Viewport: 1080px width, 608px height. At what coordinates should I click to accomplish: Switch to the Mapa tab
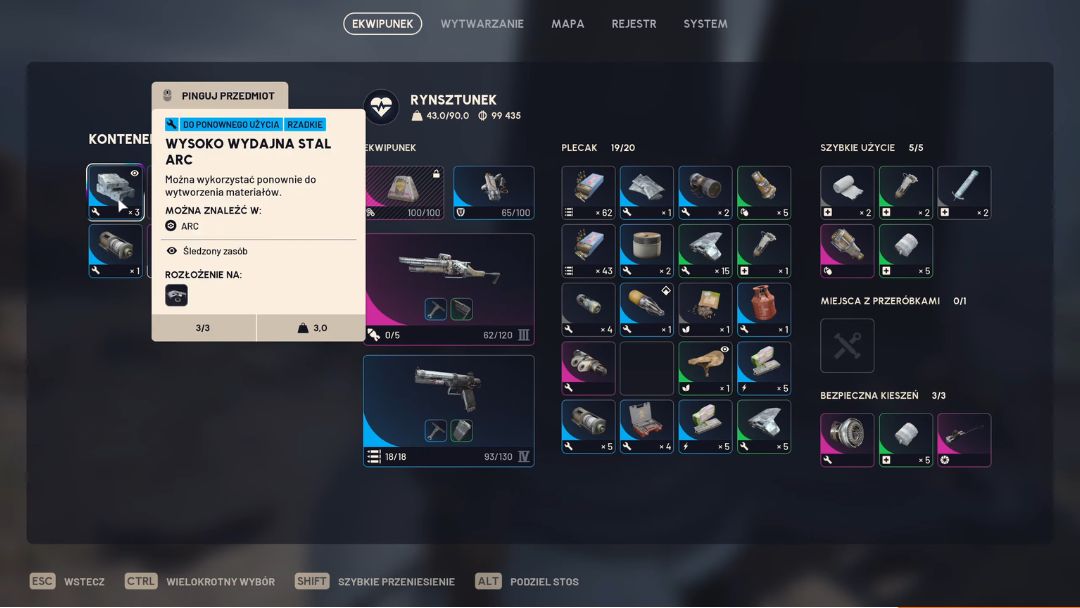pyautogui.click(x=568, y=24)
